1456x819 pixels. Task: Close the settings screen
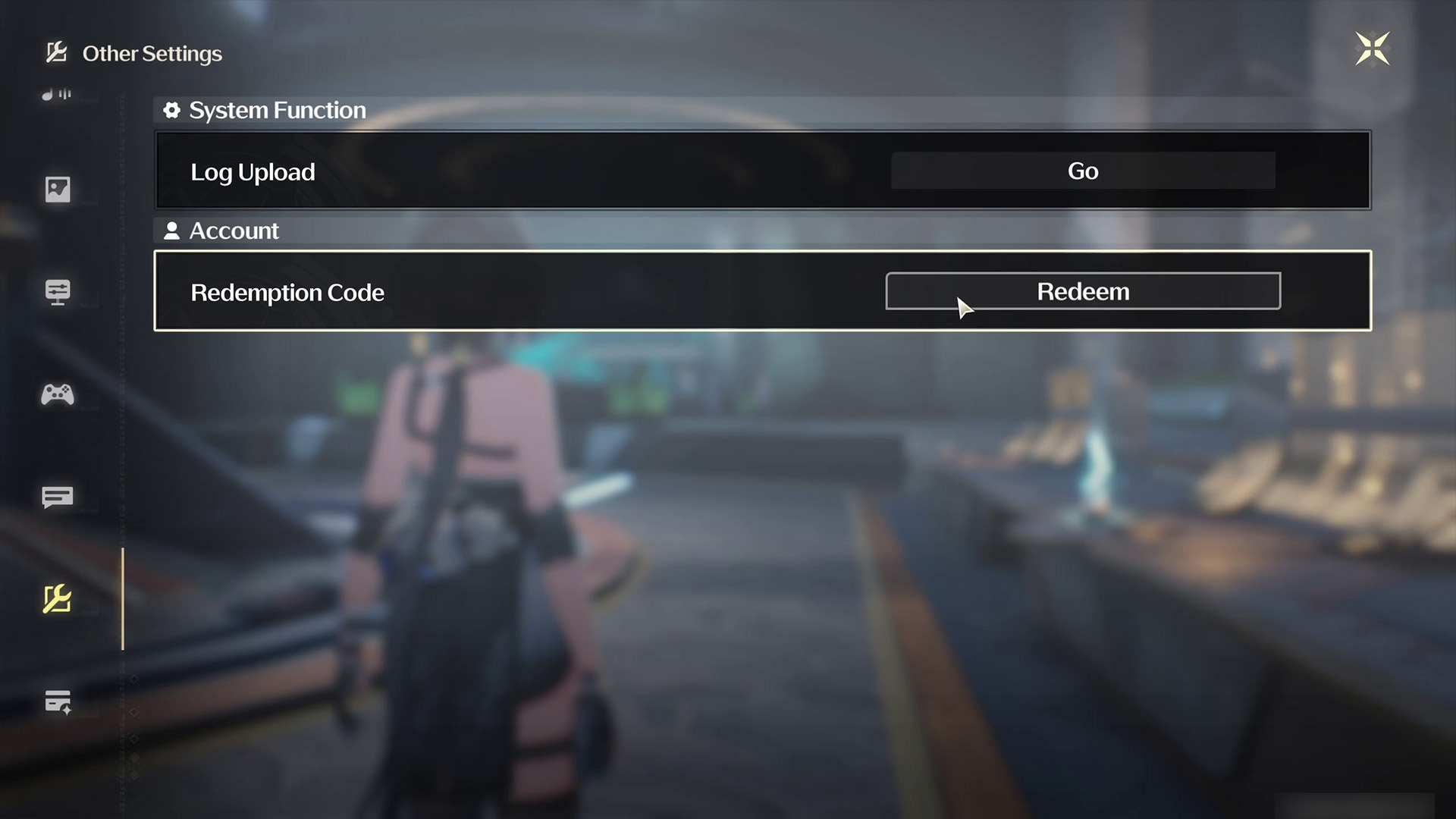(1373, 49)
